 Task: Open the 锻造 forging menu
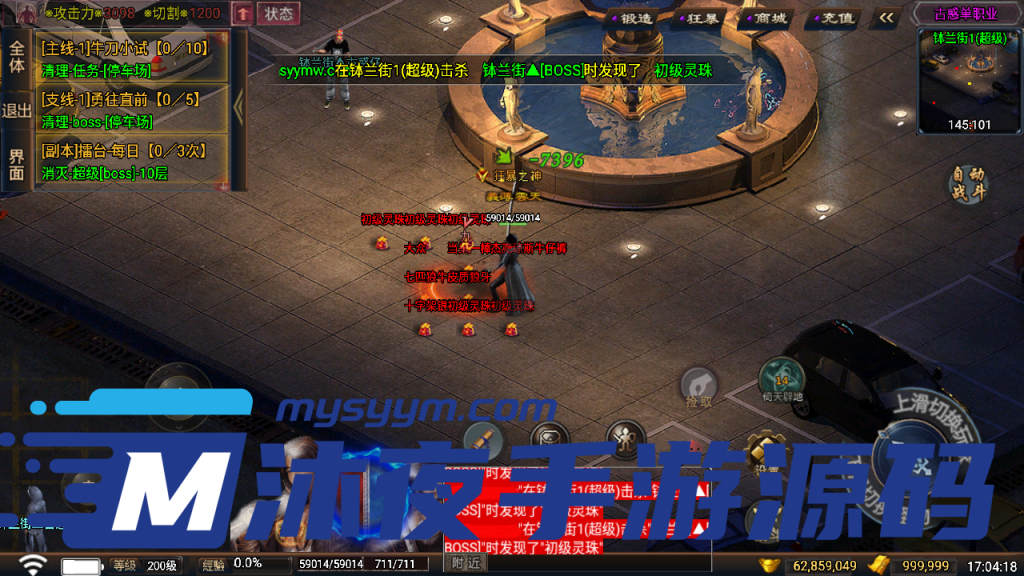click(631, 18)
